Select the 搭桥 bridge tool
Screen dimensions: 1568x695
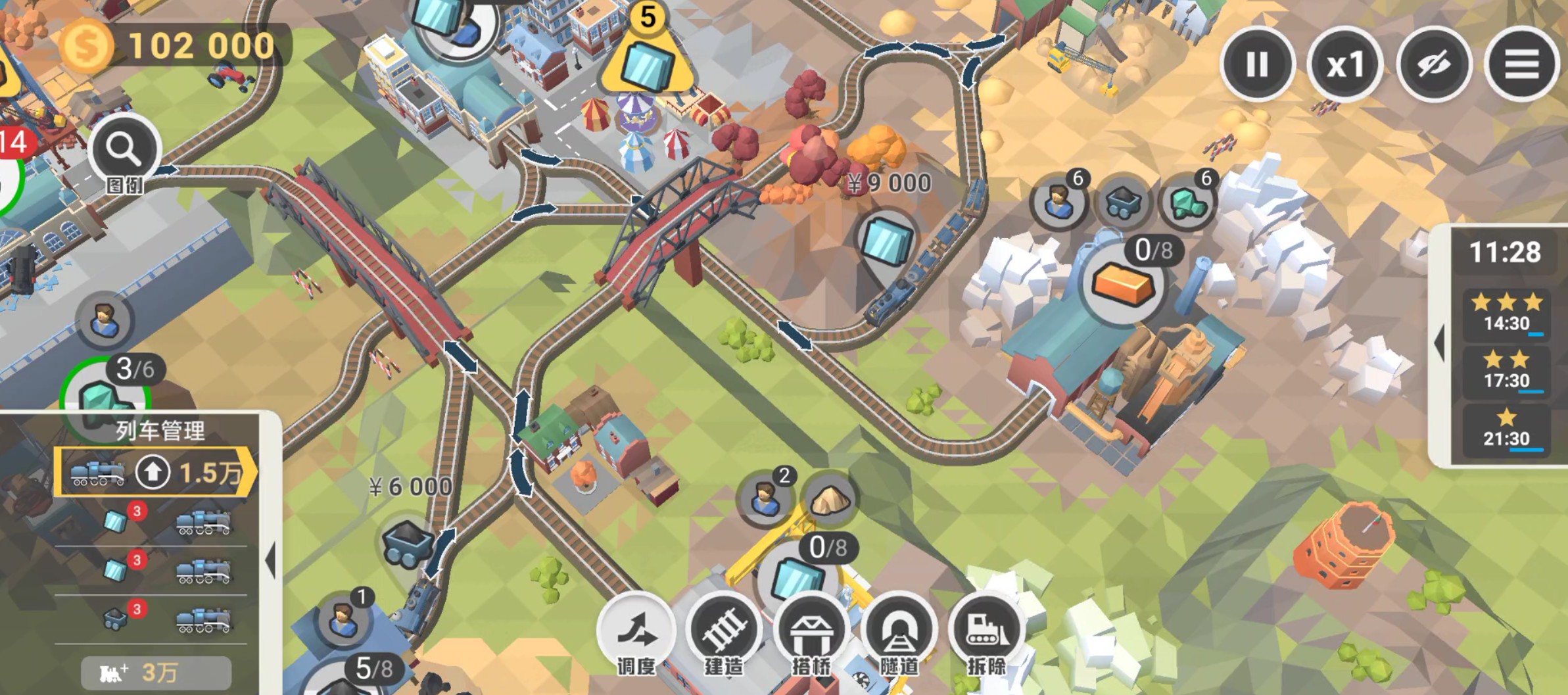811,631
